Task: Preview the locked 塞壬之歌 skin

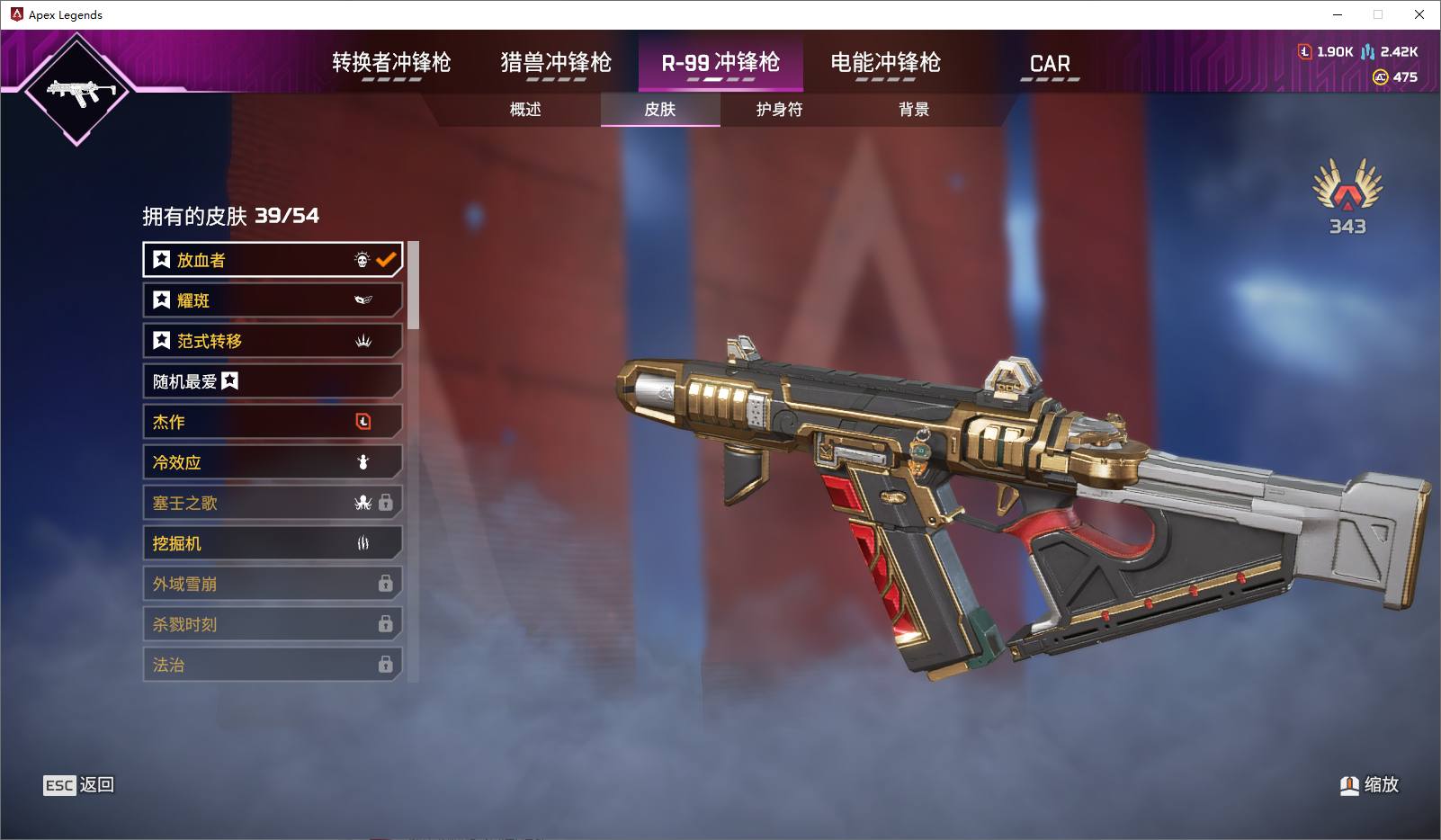Action: pos(272,503)
